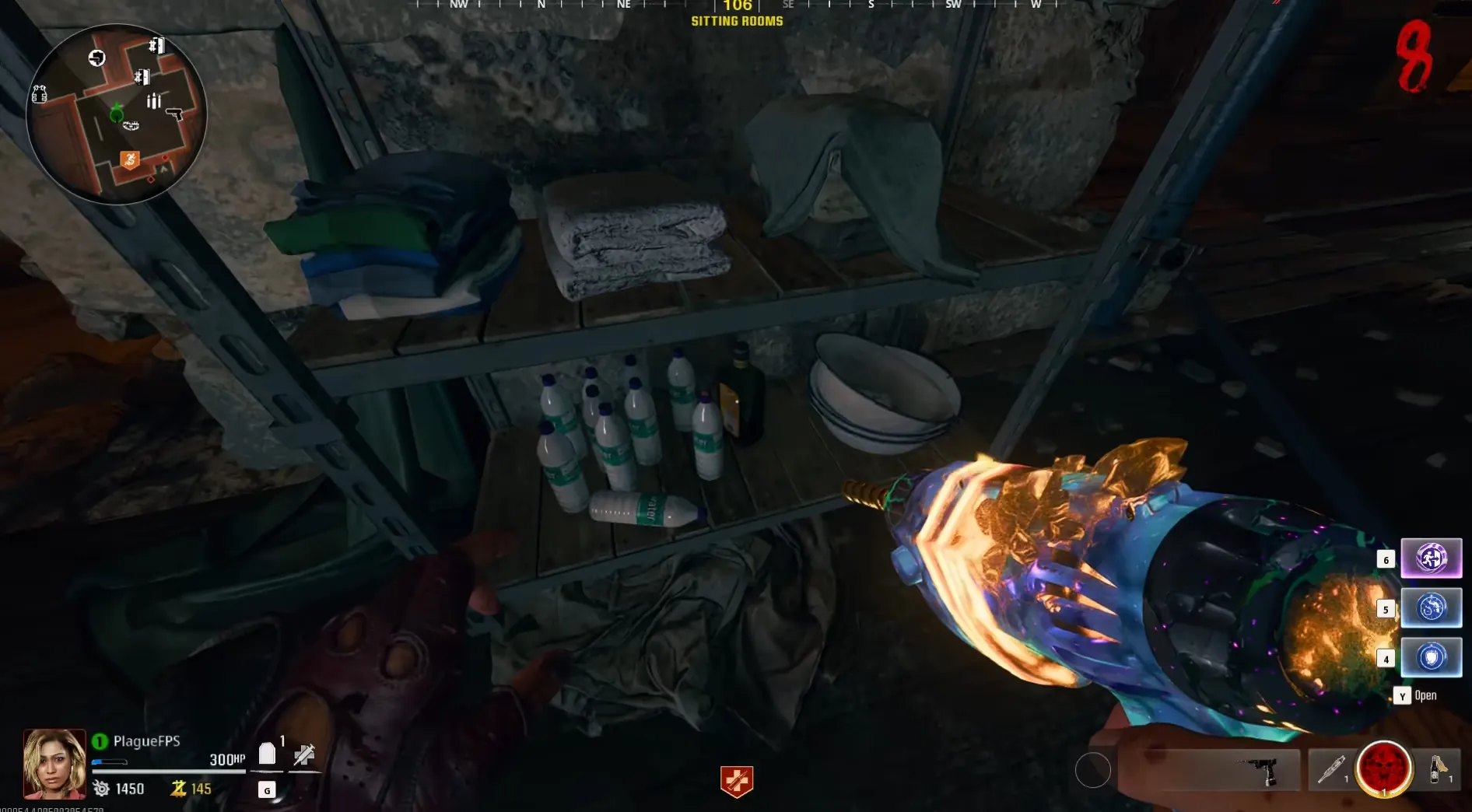Click the orange objective marker on minimap
Viewport: 1472px width, 812px height.
[130, 160]
